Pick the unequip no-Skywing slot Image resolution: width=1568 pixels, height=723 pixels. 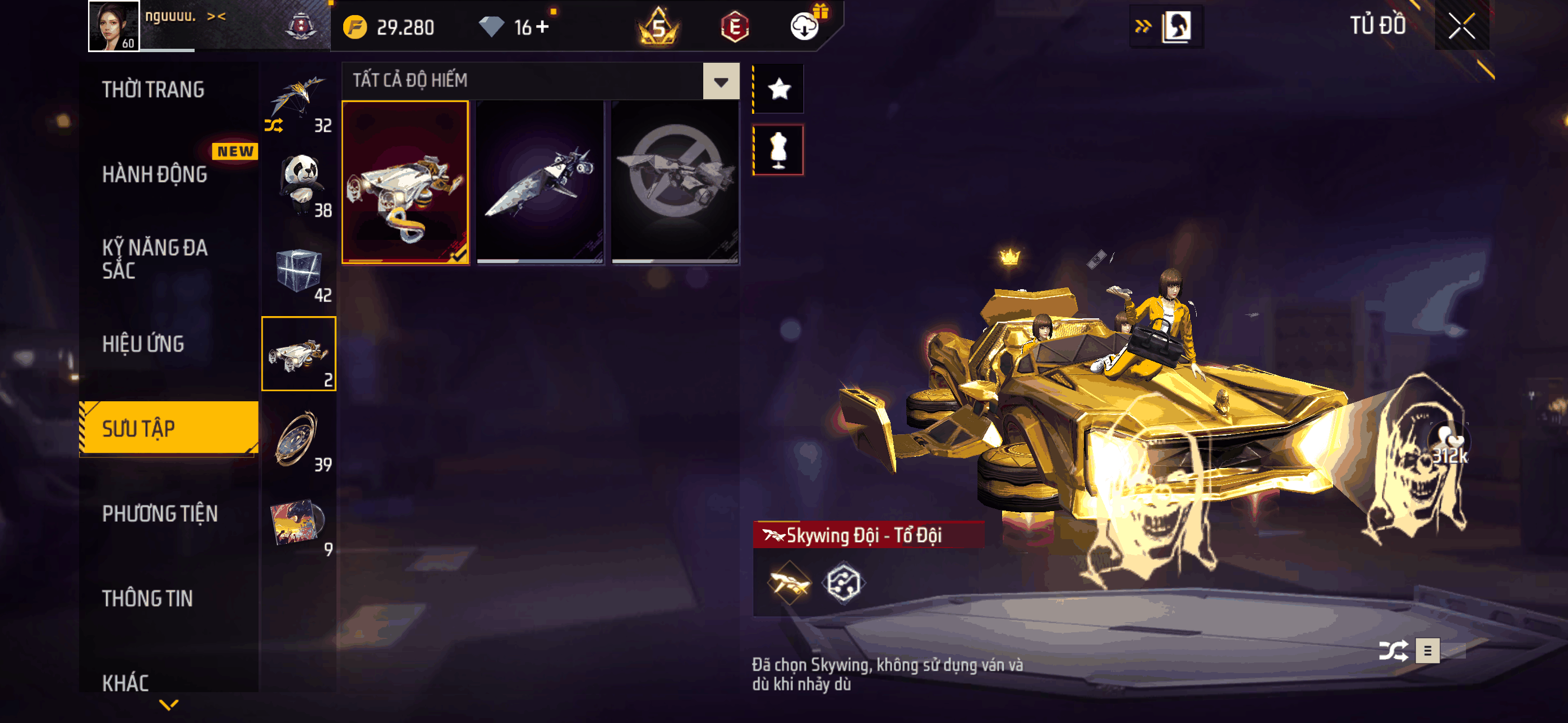(x=675, y=183)
